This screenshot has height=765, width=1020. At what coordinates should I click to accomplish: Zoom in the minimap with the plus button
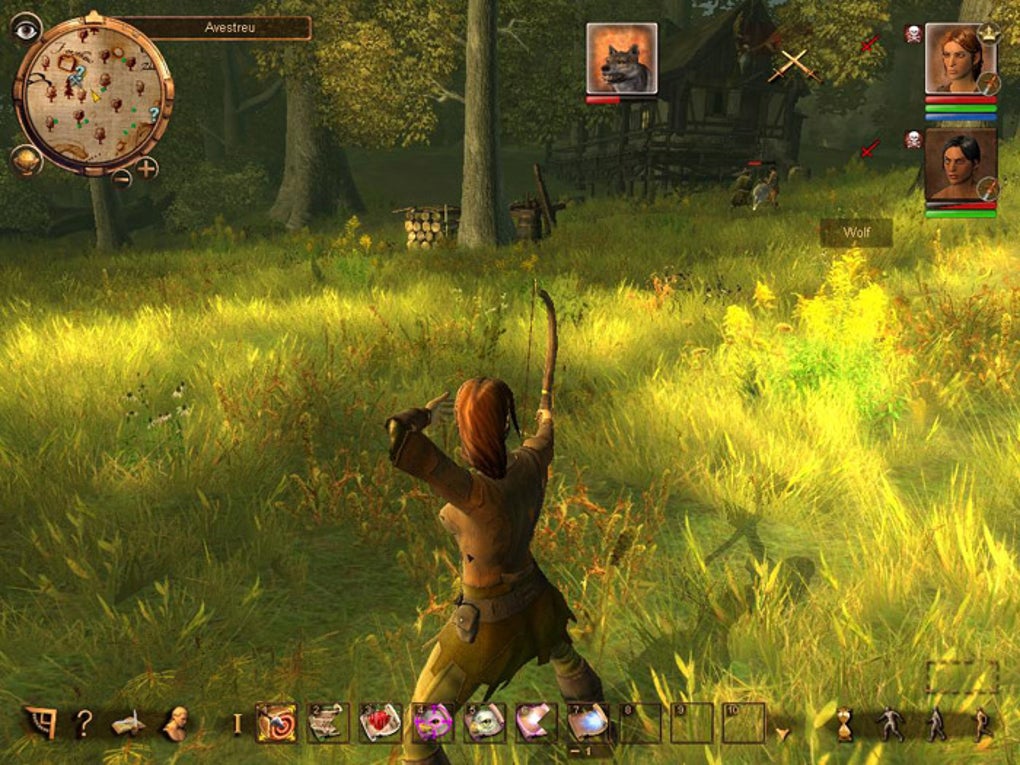tap(147, 168)
